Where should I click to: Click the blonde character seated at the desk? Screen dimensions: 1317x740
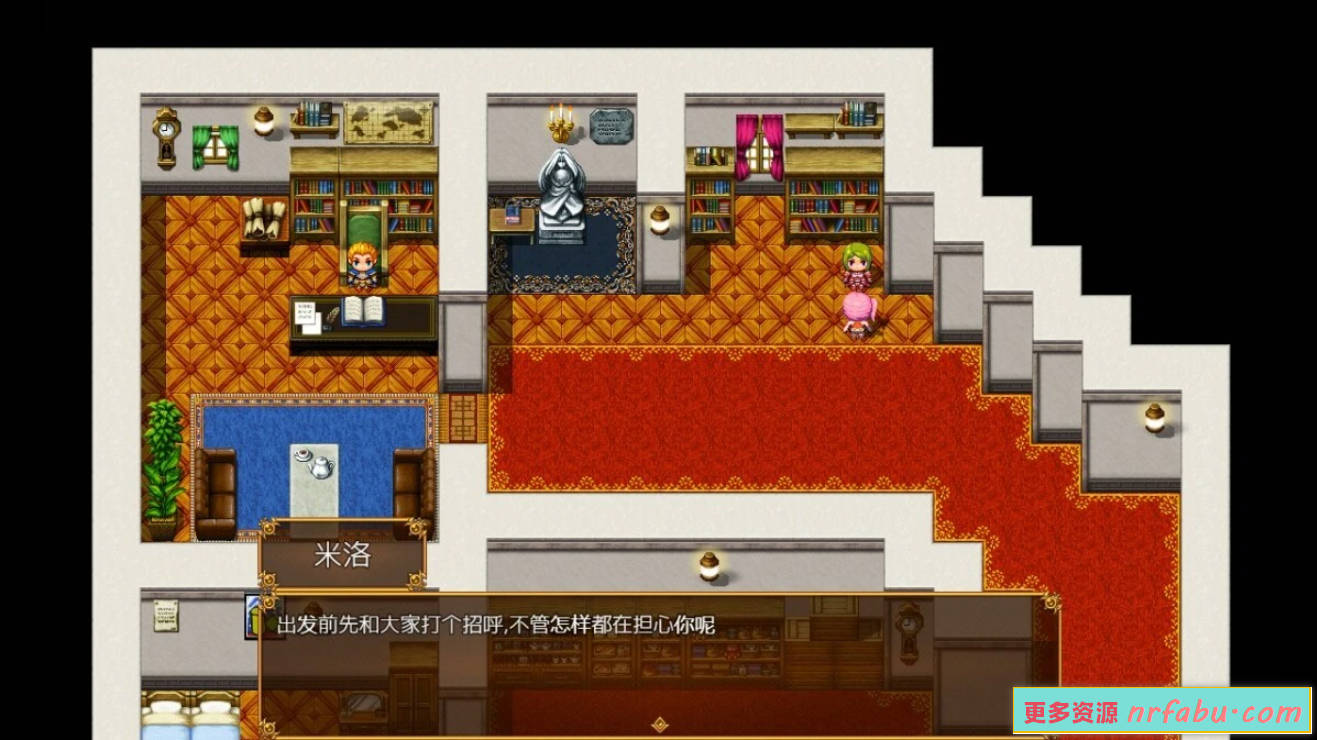(x=362, y=262)
